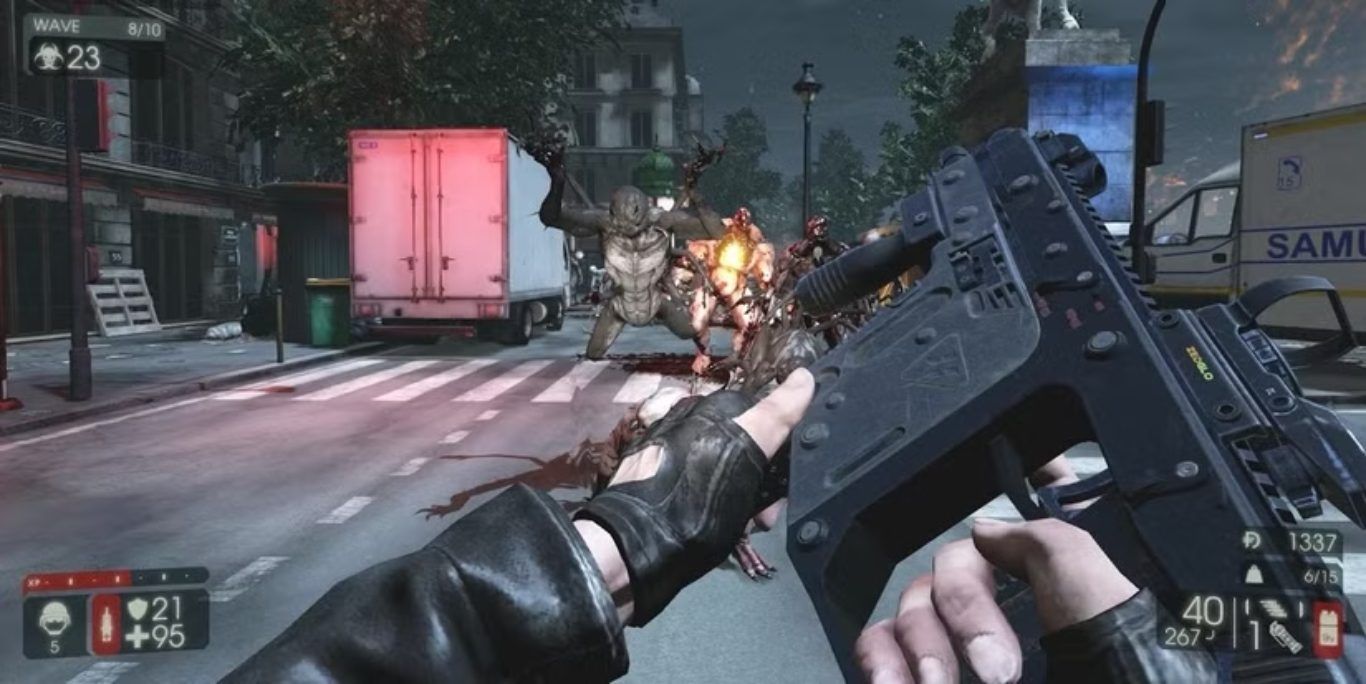Toggle the red flashlight battery icon
Viewport: 1366px width, 684px height.
click(x=1327, y=630)
